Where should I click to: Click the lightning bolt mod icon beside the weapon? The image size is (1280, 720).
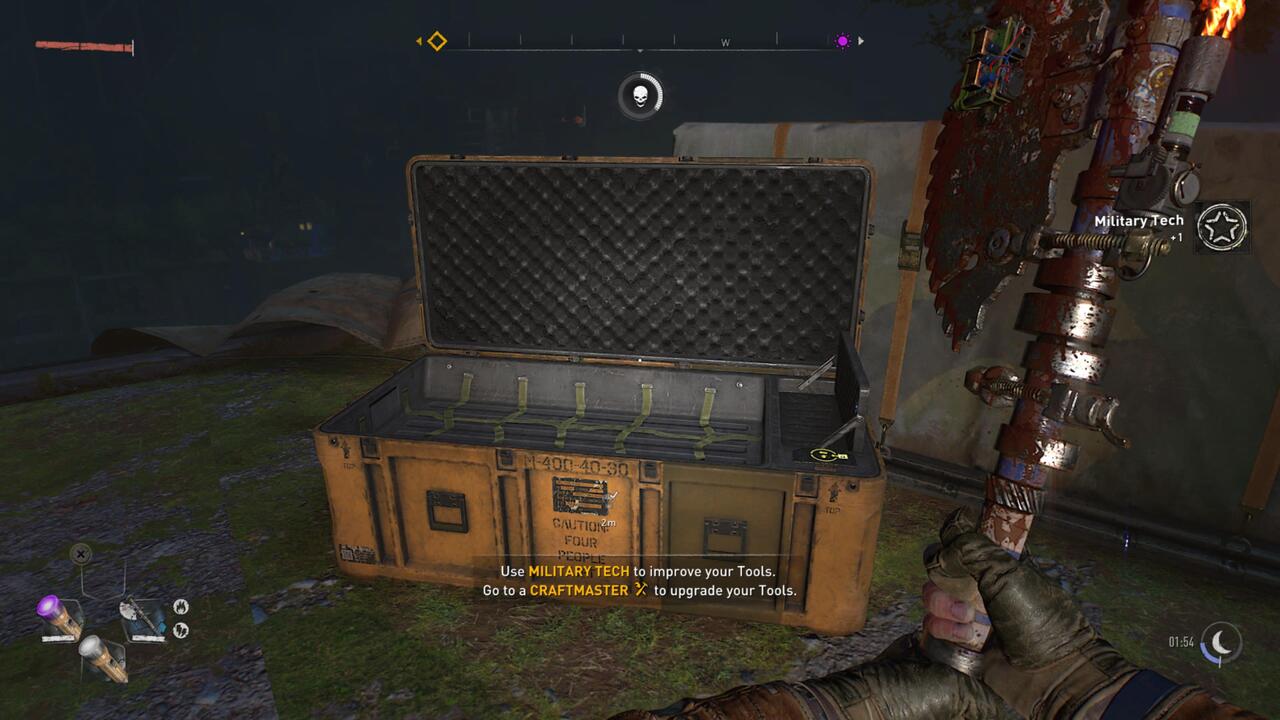point(181,629)
